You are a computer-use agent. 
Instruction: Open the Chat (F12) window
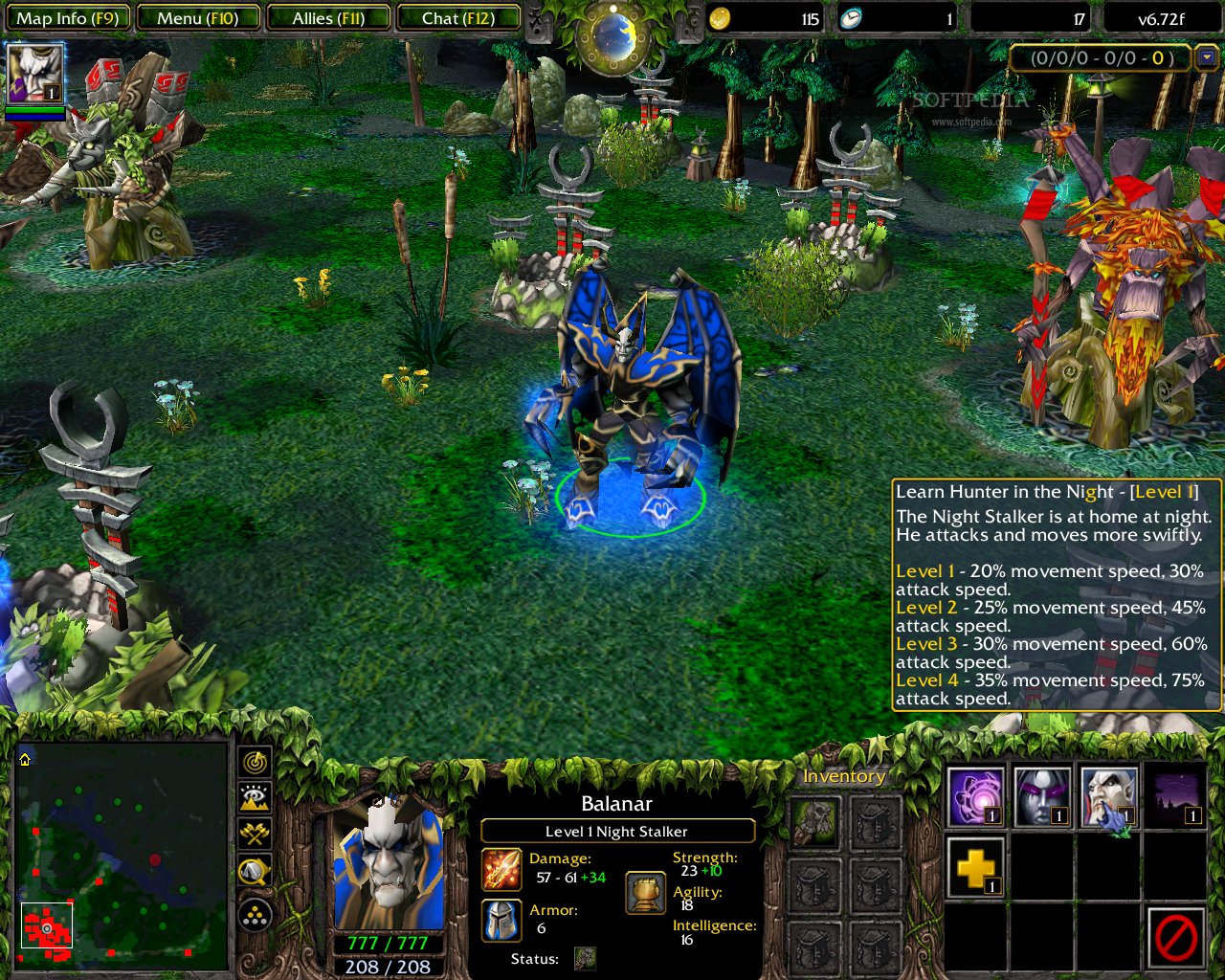click(458, 16)
